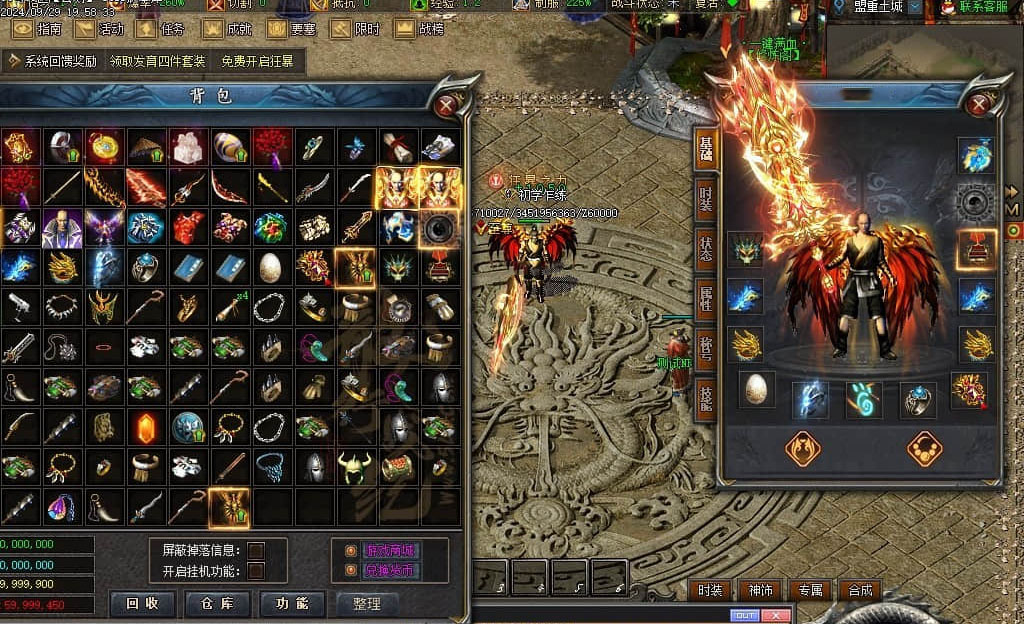Open the 属性 attributes tab
1024x624 pixels.
tap(706, 296)
